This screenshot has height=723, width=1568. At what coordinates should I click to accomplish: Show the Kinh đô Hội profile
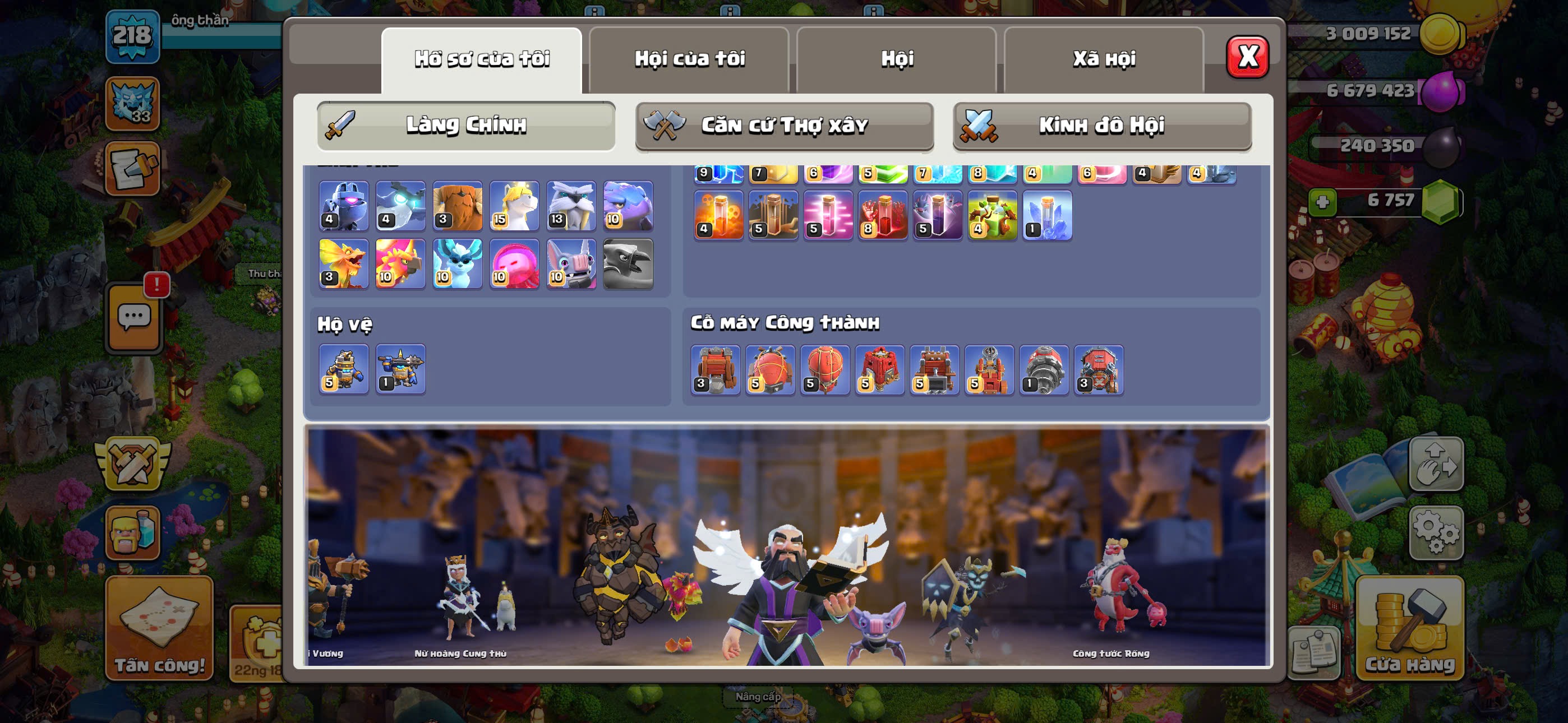coord(1102,126)
